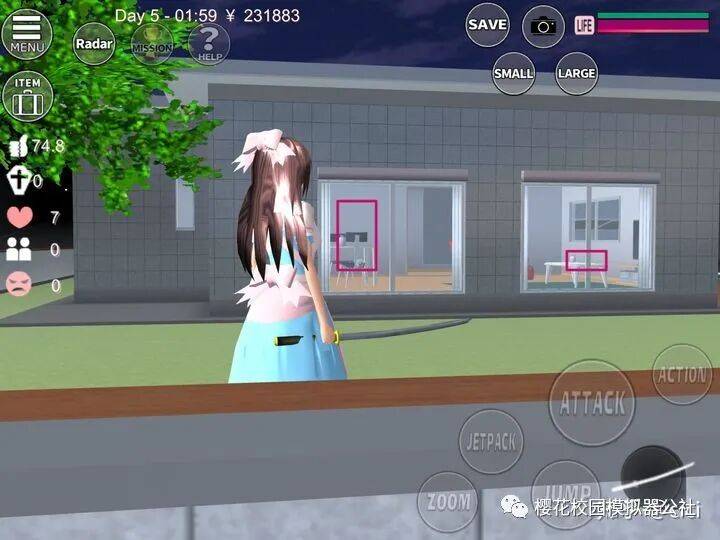
Task: Choose the SMALL size button
Action: pyautogui.click(x=514, y=73)
